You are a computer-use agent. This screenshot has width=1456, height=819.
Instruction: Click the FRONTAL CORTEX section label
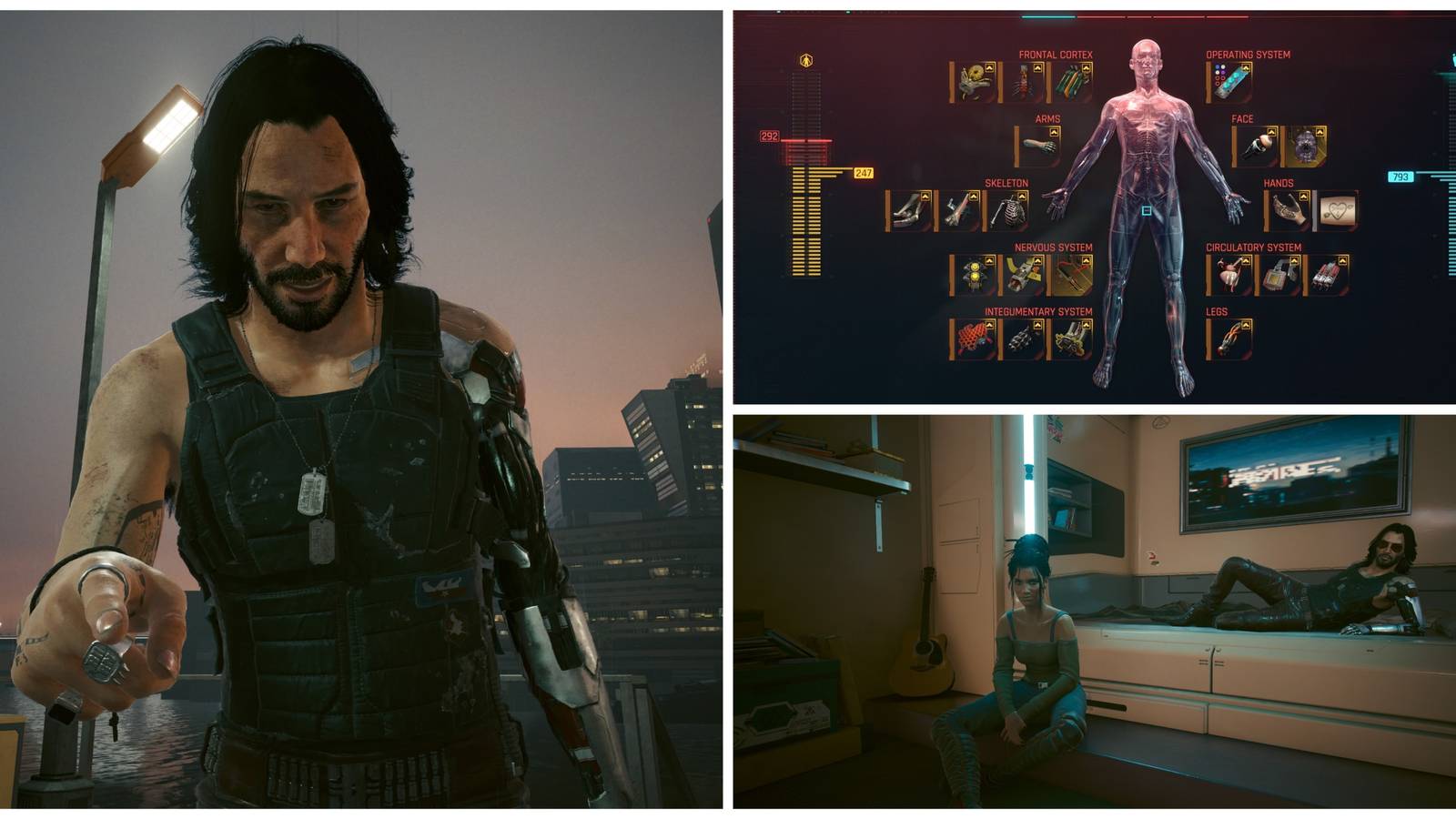click(x=1055, y=55)
